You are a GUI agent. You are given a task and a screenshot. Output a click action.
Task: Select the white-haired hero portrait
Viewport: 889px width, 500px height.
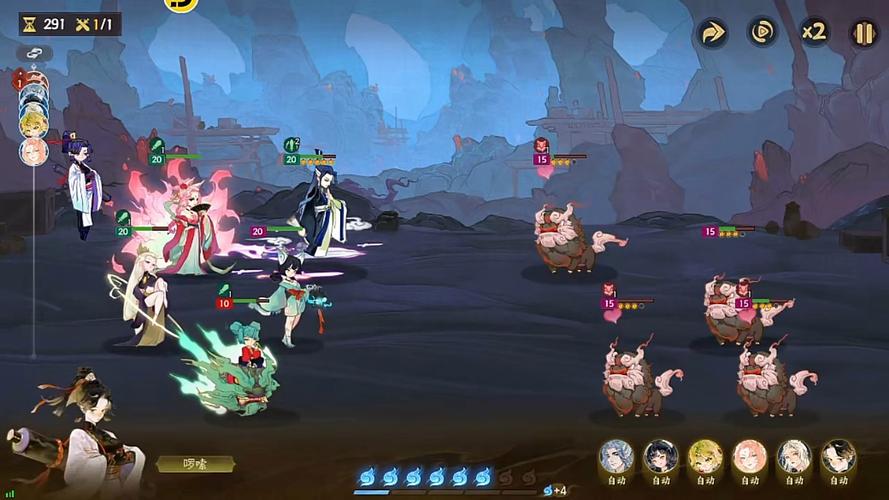point(794,457)
